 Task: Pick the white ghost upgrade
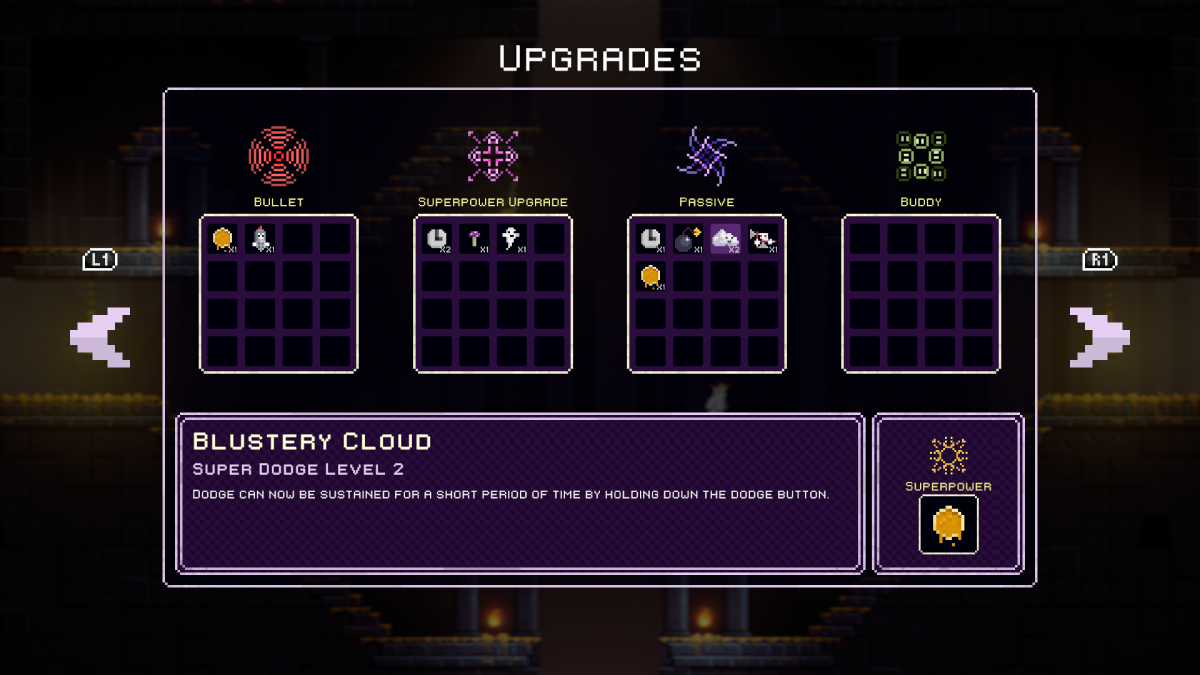pyautogui.click(x=511, y=239)
